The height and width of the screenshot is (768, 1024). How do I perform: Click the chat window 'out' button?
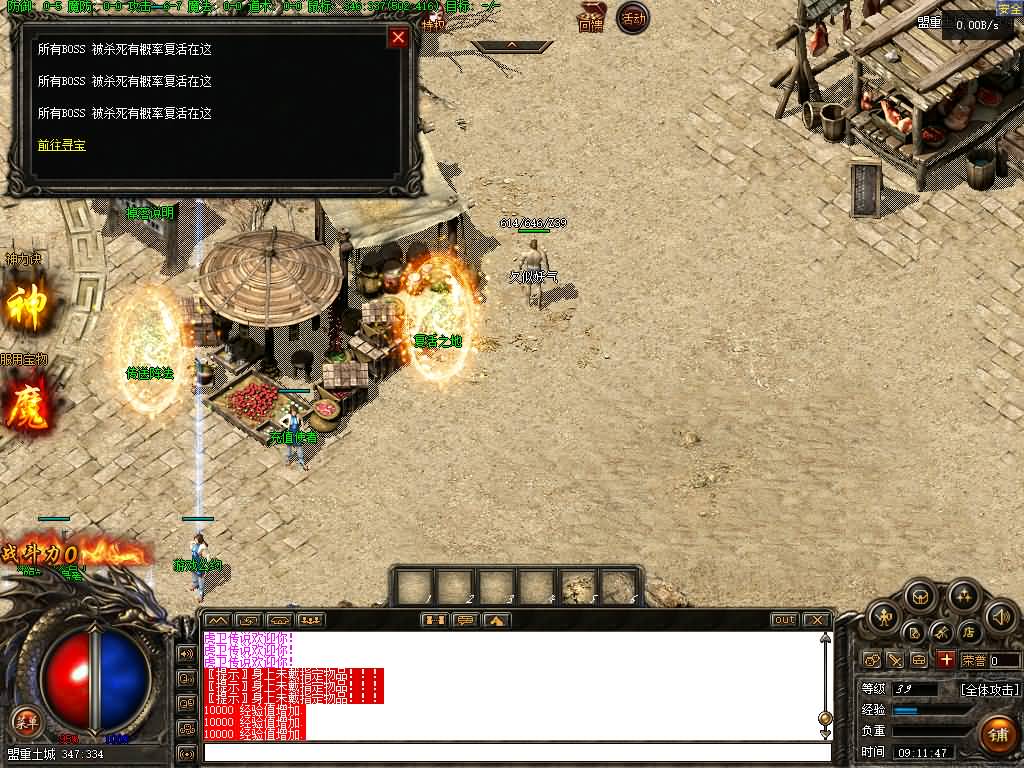tap(784, 620)
